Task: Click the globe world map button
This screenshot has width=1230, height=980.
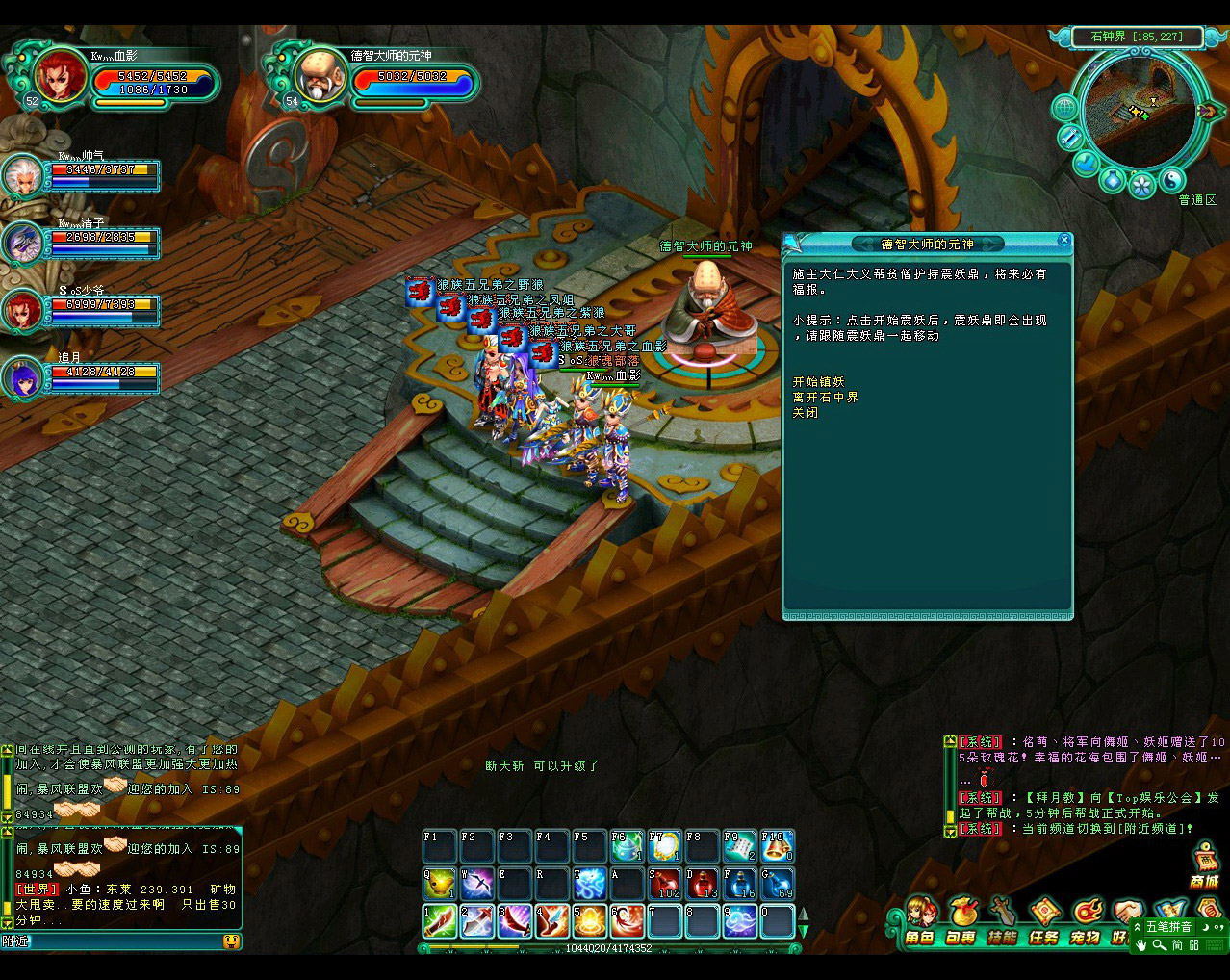Action: coord(1064,108)
